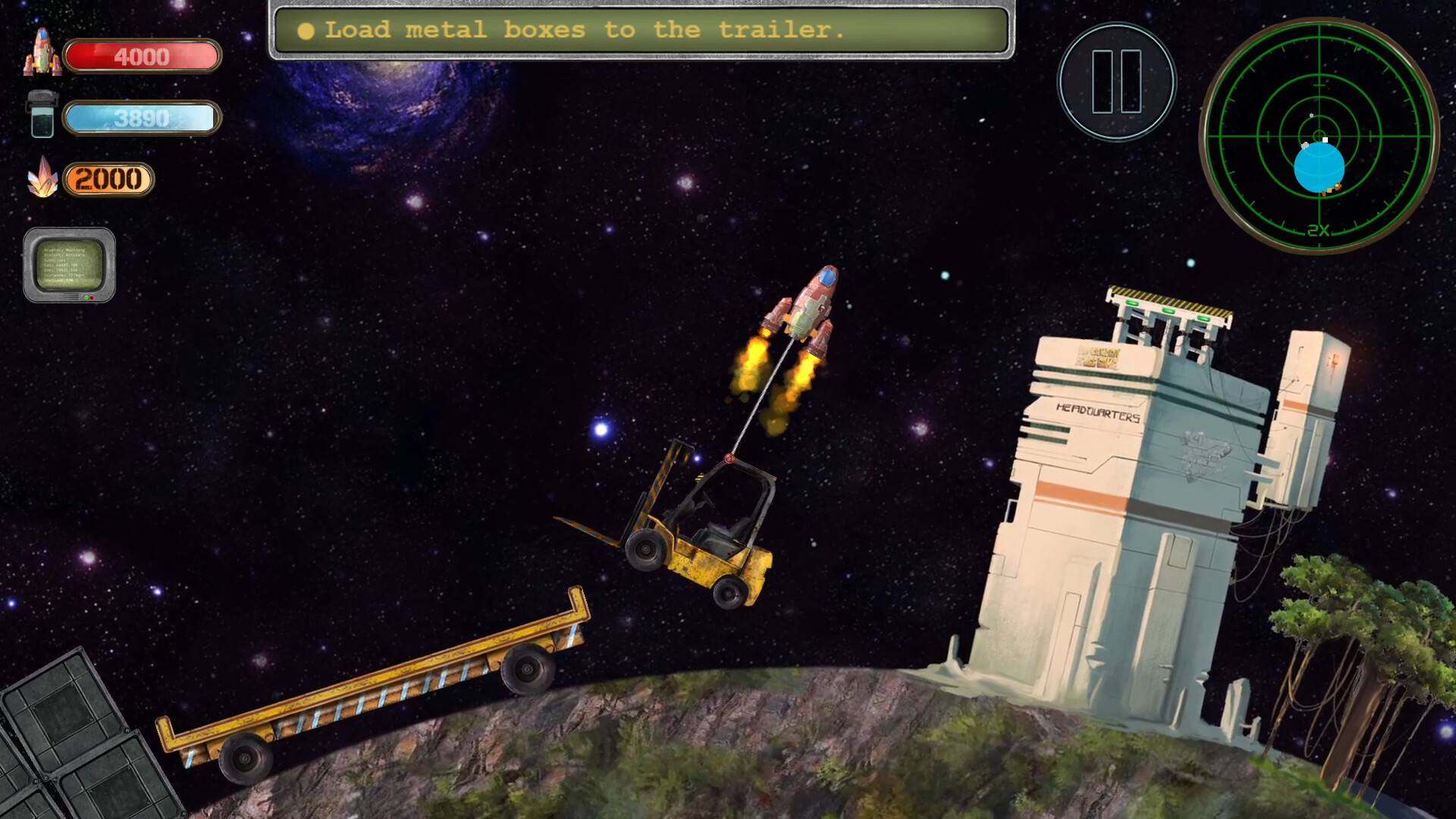Open the terminal stats readout panel

coord(70,265)
